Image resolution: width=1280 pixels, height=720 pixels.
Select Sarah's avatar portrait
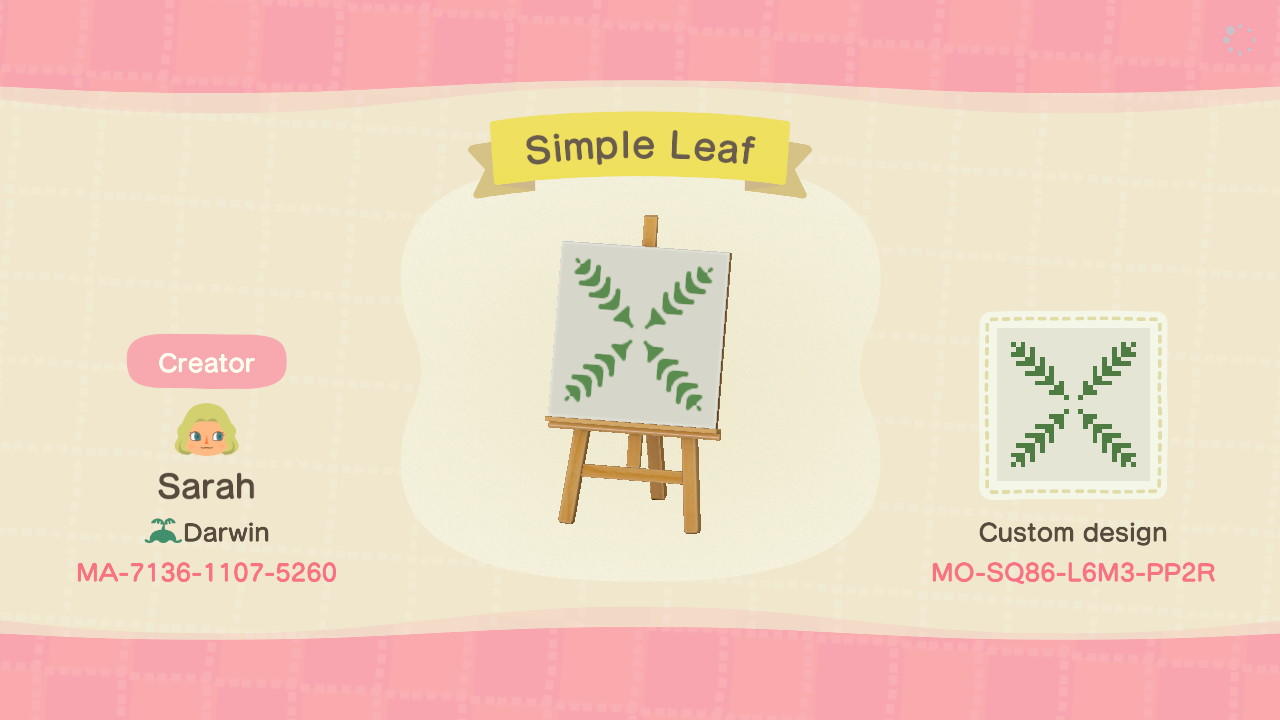(206, 432)
